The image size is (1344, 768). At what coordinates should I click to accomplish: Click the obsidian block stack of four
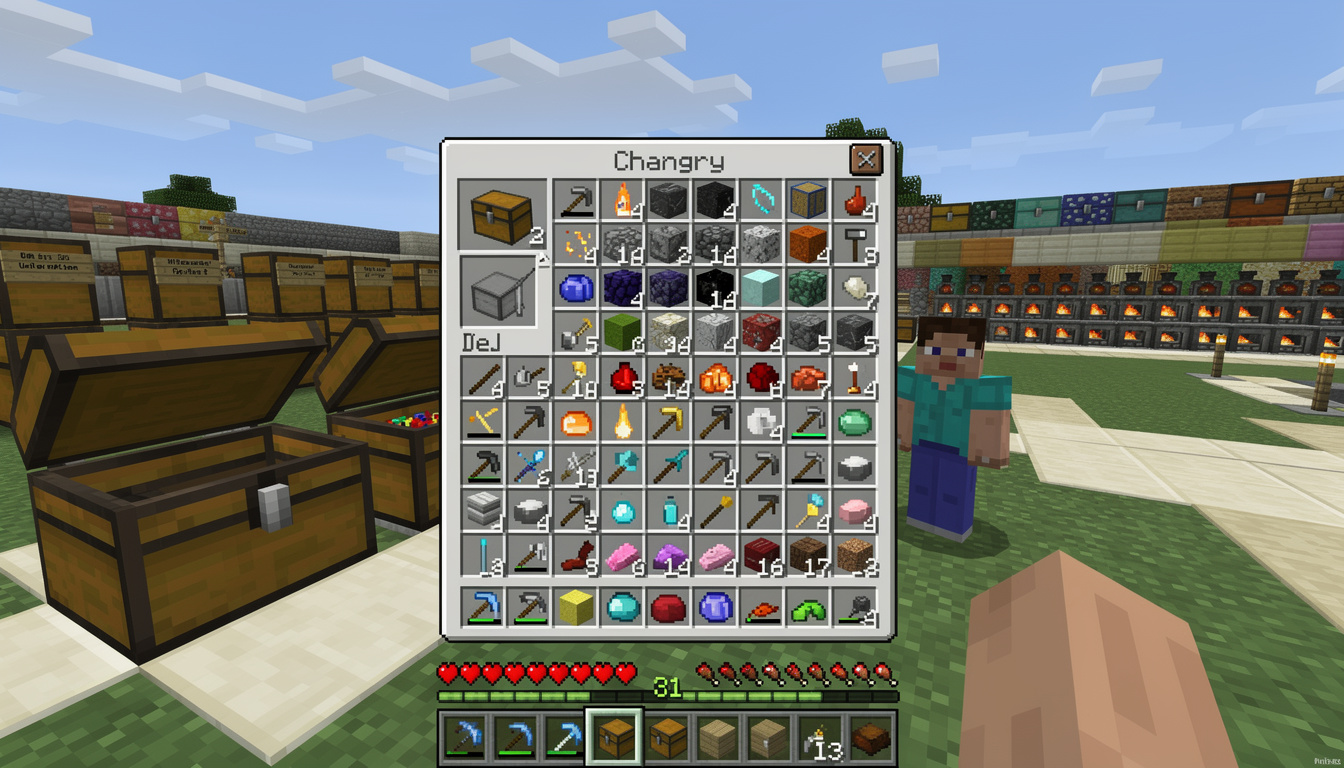click(620, 292)
